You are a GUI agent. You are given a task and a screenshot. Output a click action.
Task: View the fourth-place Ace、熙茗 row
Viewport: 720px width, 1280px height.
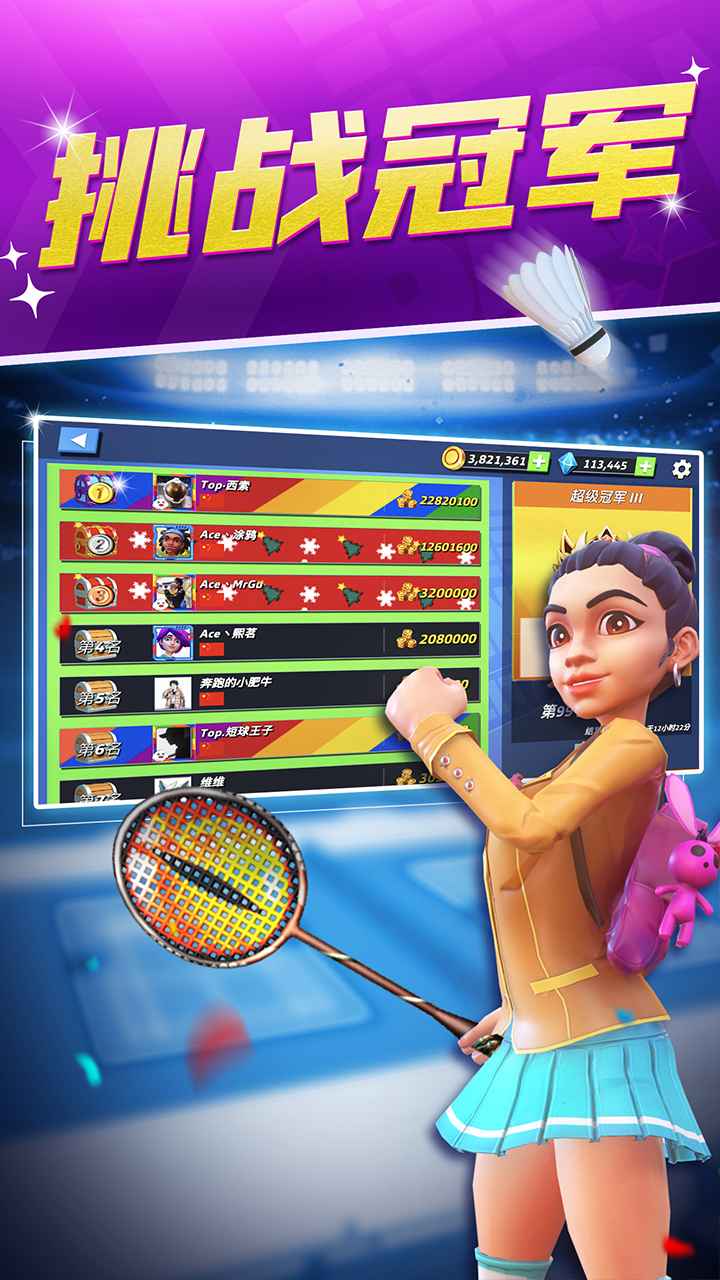pos(270,641)
